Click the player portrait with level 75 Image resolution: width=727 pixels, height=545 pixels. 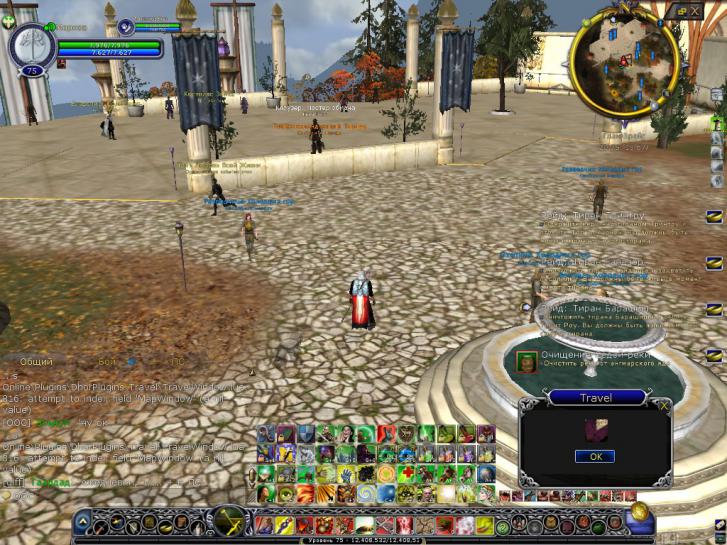point(30,43)
